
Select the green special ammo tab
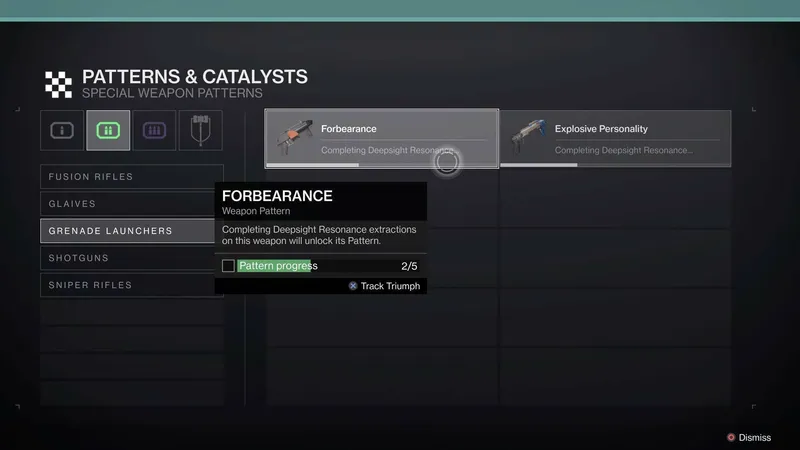tap(108, 130)
